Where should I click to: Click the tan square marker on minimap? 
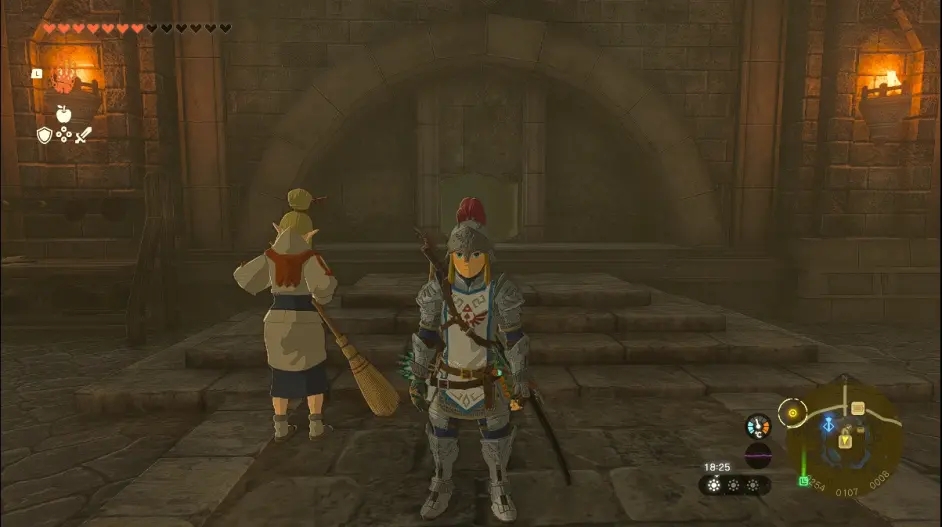coord(857,408)
